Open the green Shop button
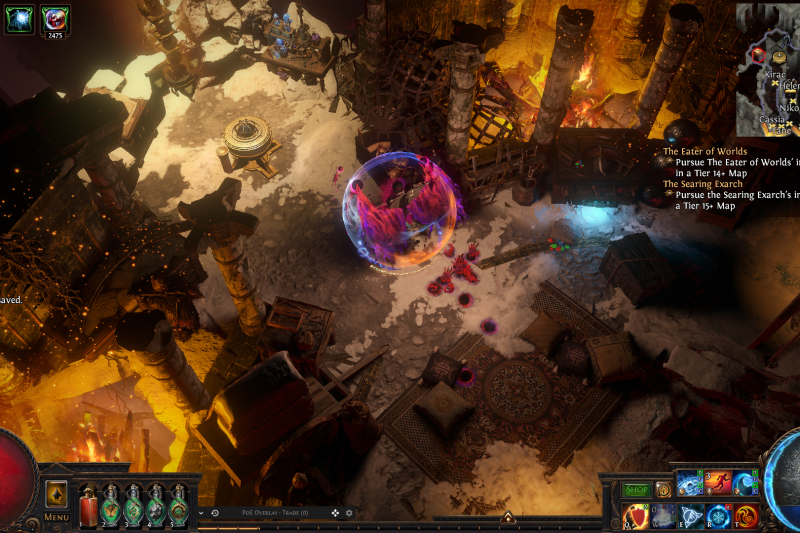Viewport: 800px width, 533px height. pos(637,490)
